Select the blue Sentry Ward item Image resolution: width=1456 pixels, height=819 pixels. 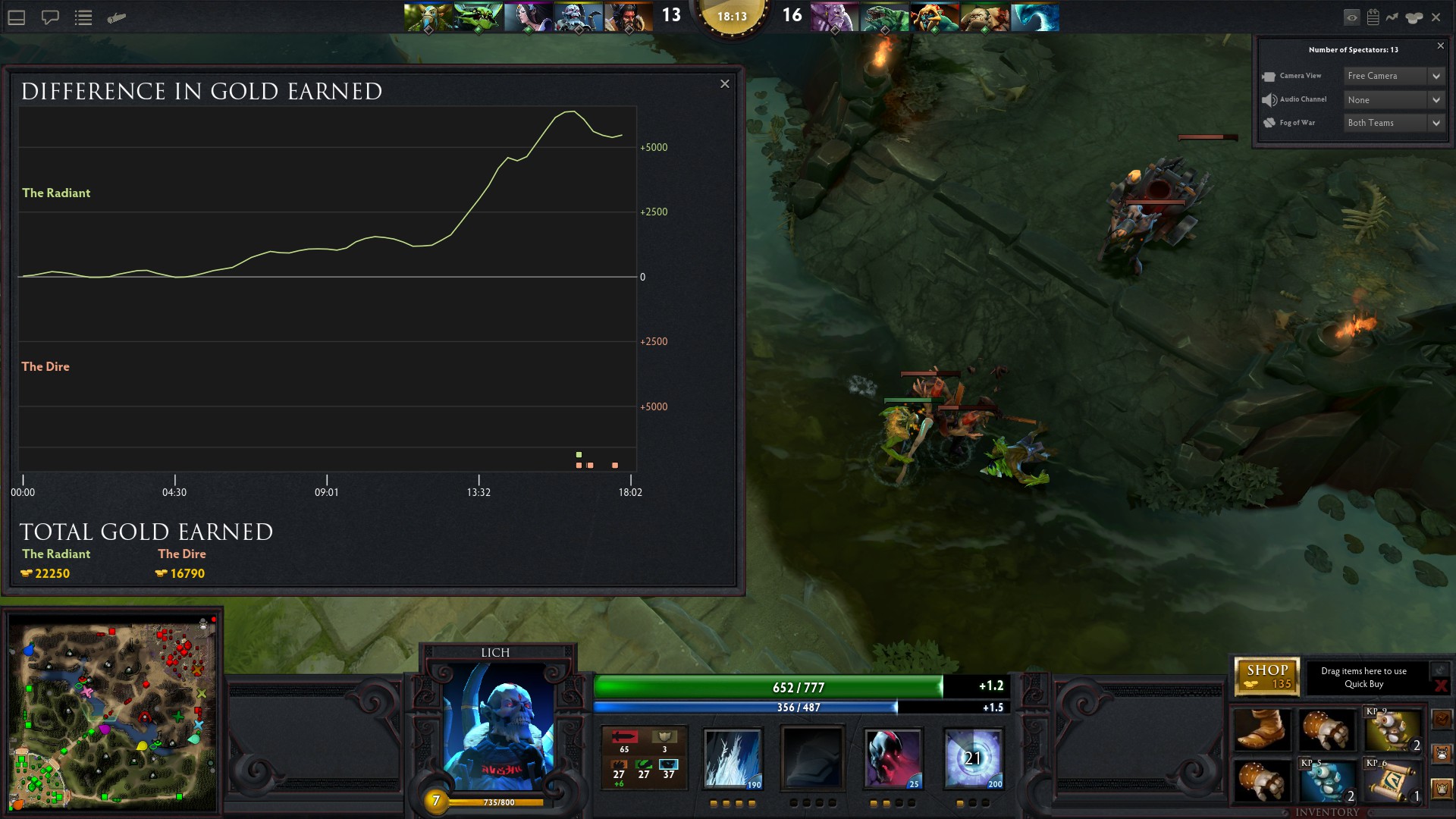[x=1327, y=780]
